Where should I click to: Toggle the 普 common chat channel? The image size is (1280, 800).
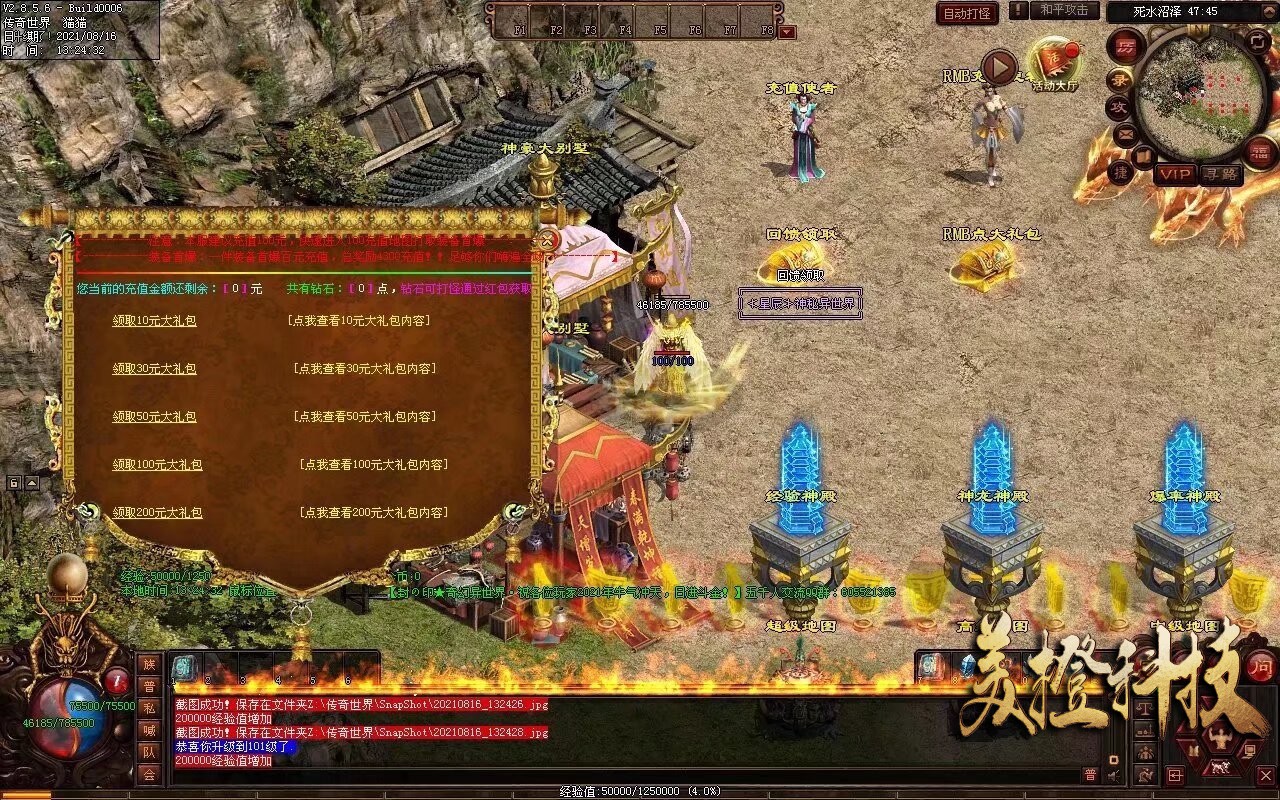1090,775
